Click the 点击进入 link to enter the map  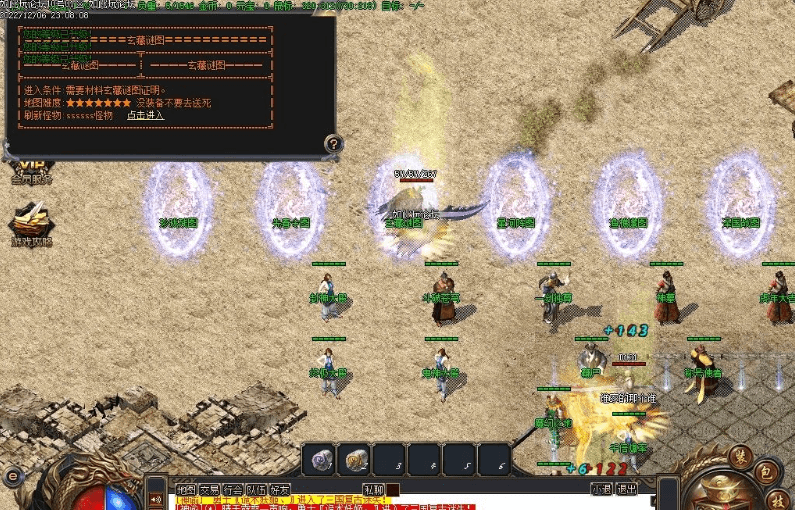[145, 115]
